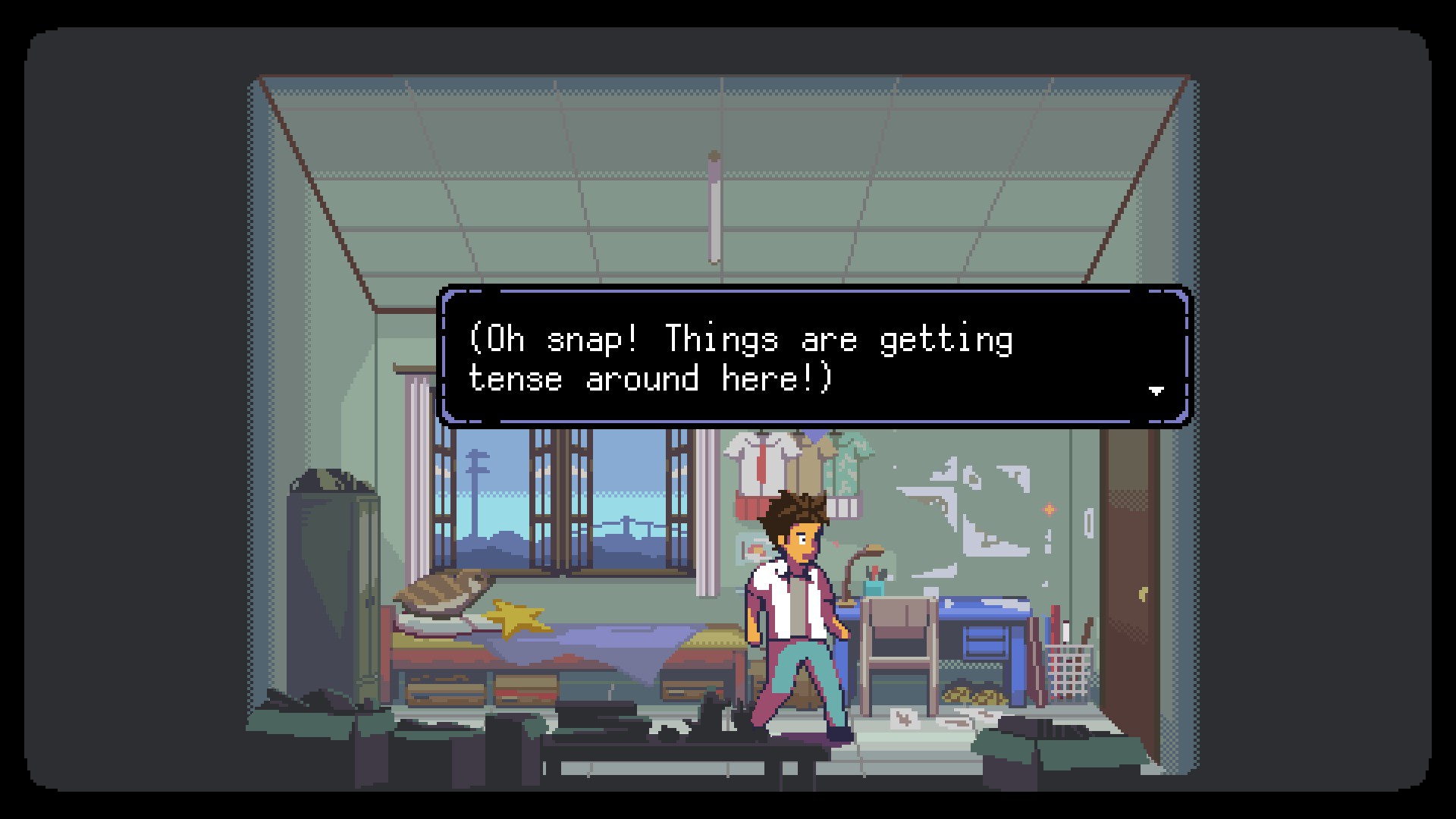This screenshot has width=1456, height=819.
Task: Advance dialogue with the down arrow indicator
Action: tap(1156, 391)
